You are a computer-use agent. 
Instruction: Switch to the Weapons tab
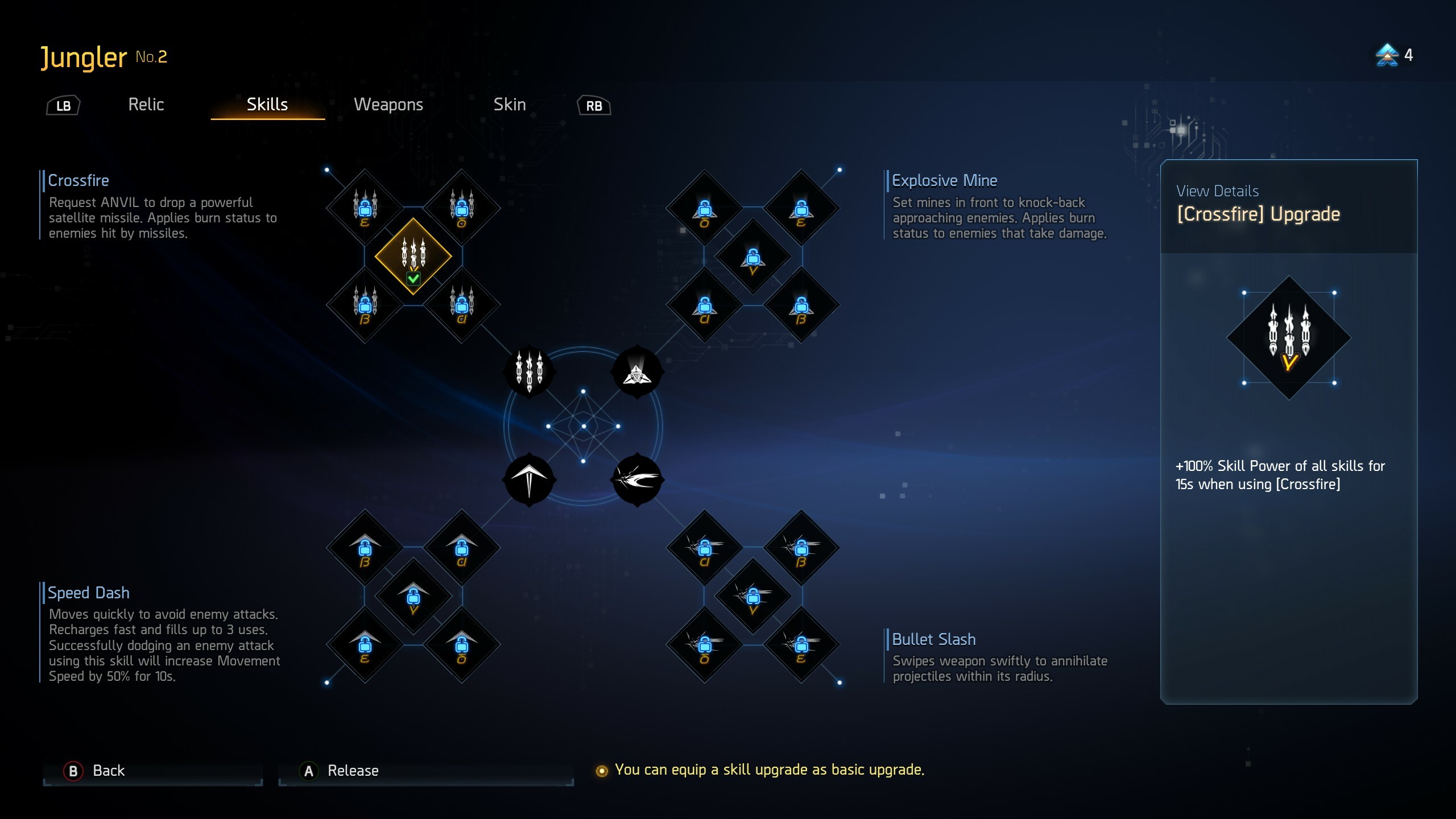click(x=388, y=105)
